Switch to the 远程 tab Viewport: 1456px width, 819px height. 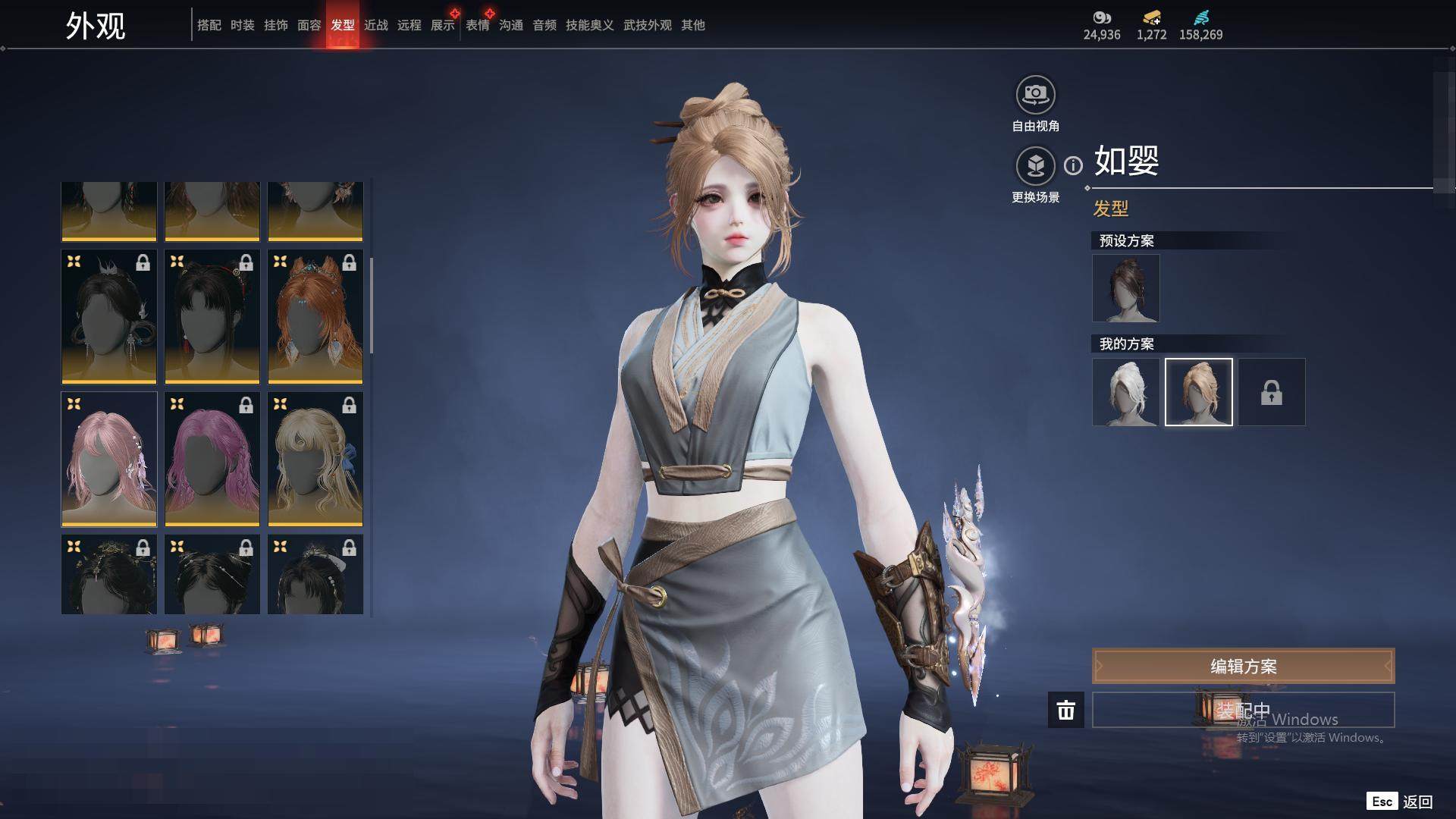(x=409, y=26)
